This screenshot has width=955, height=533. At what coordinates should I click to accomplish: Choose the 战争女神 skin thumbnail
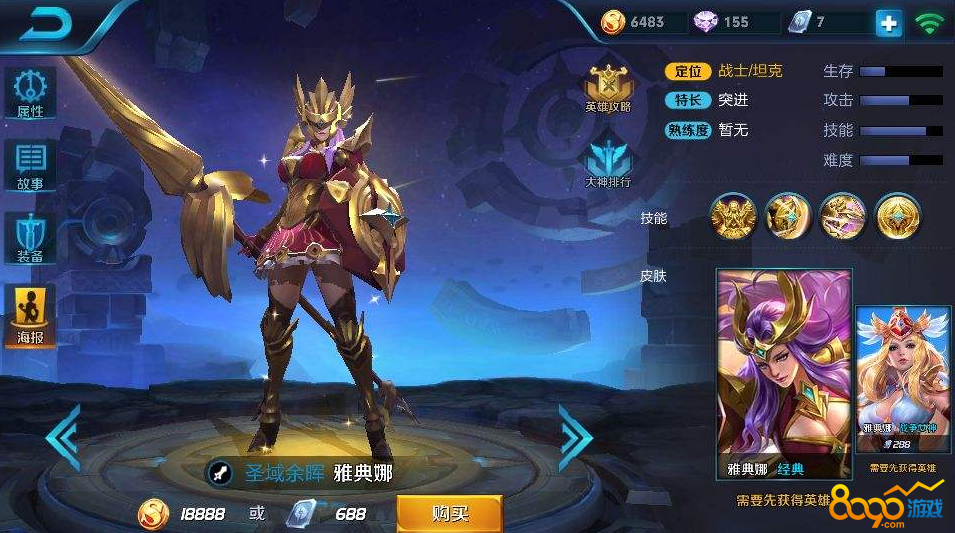903,380
